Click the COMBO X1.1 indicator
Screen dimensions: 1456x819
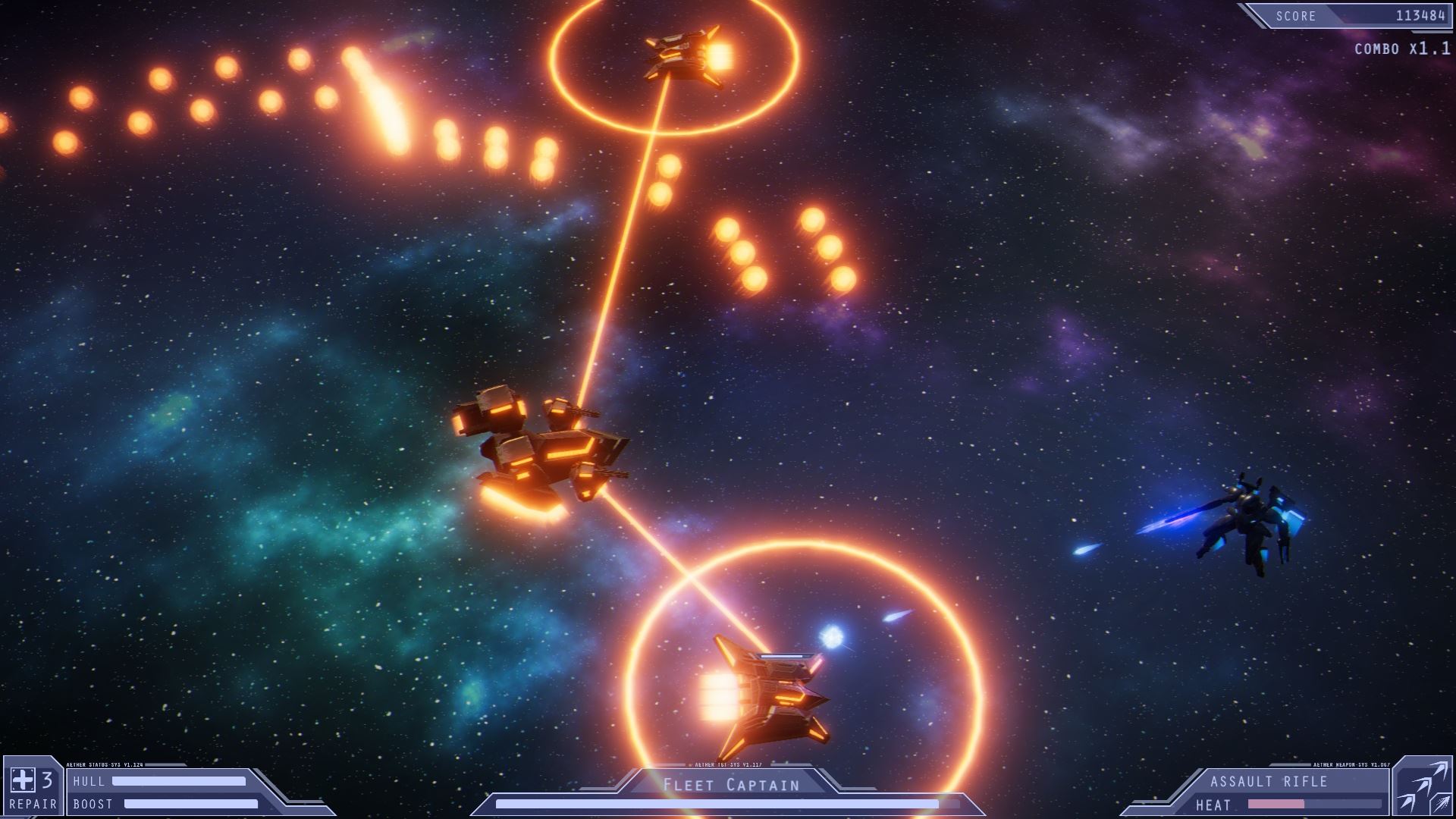coord(1403,49)
